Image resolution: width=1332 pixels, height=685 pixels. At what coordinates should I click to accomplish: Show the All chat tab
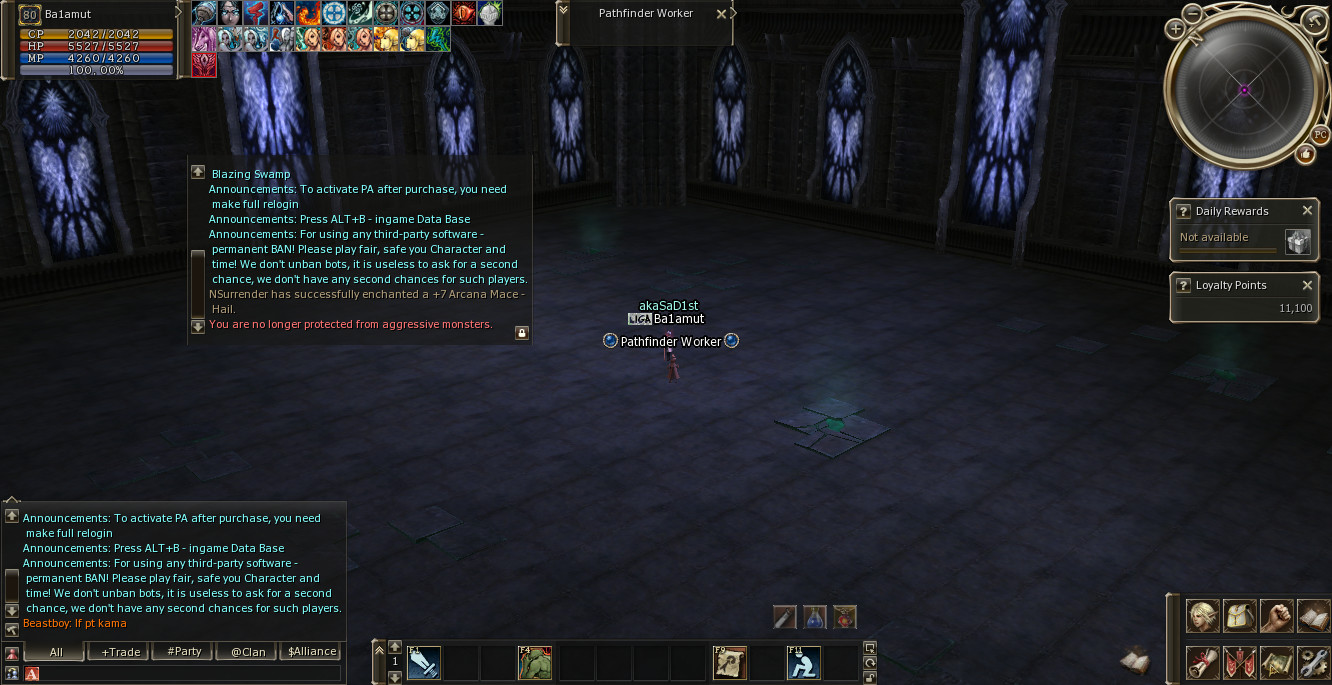tap(56, 652)
